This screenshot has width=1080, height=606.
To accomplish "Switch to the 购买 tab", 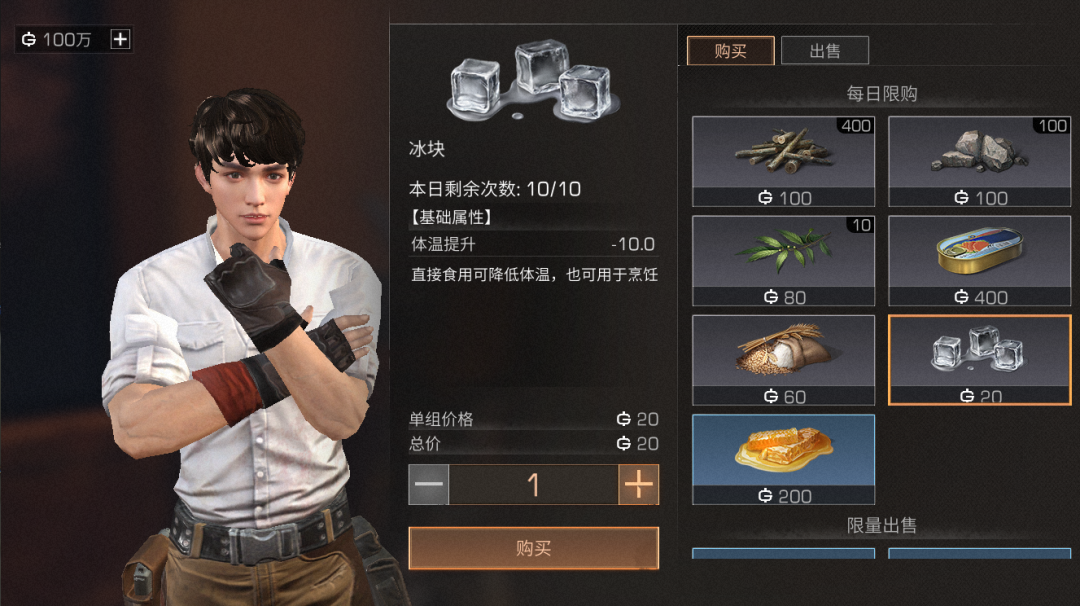I will coord(730,51).
